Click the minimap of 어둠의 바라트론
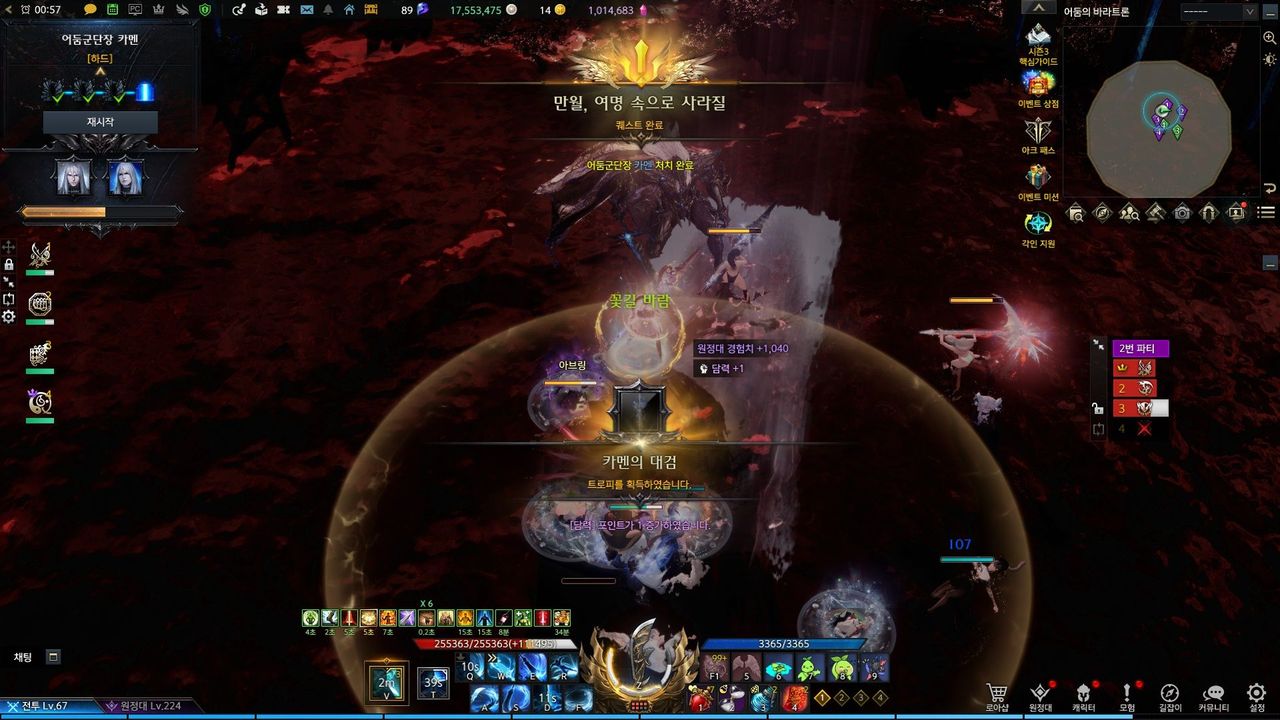This screenshot has width=1280, height=720. pyautogui.click(x=1158, y=128)
